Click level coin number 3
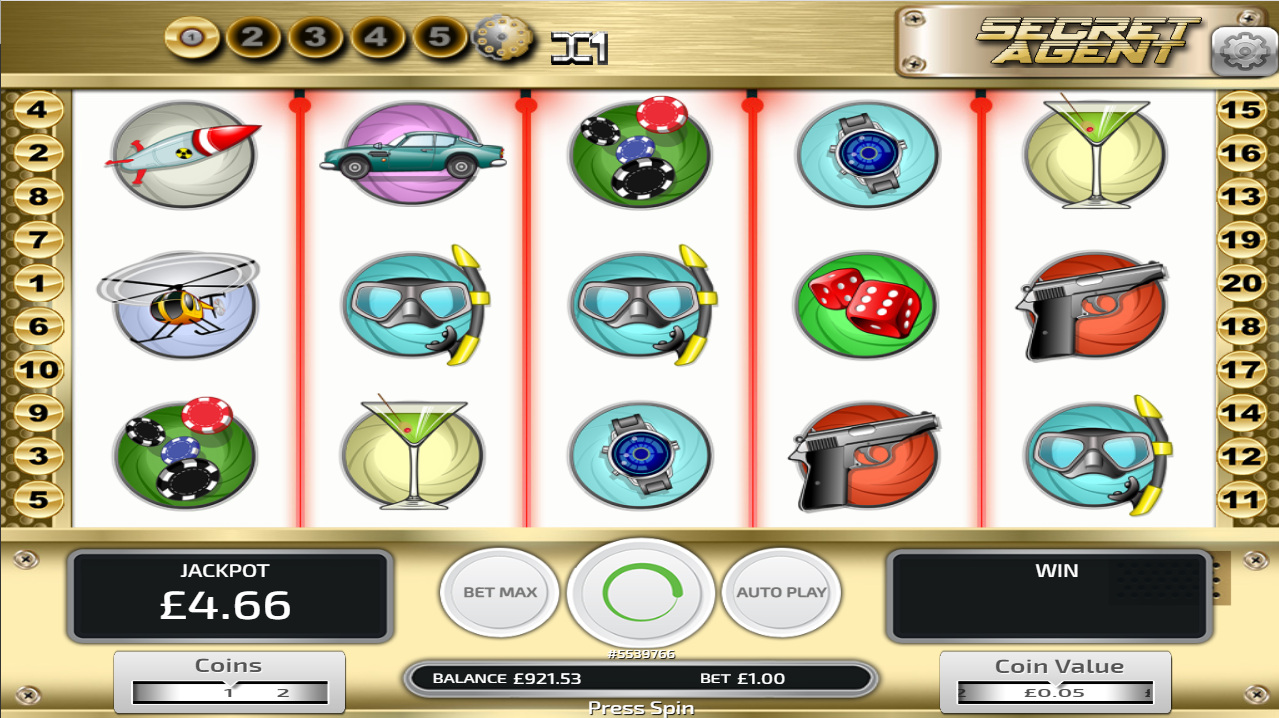1279x718 pixels. pyautogui.click(x=316, y=38)
